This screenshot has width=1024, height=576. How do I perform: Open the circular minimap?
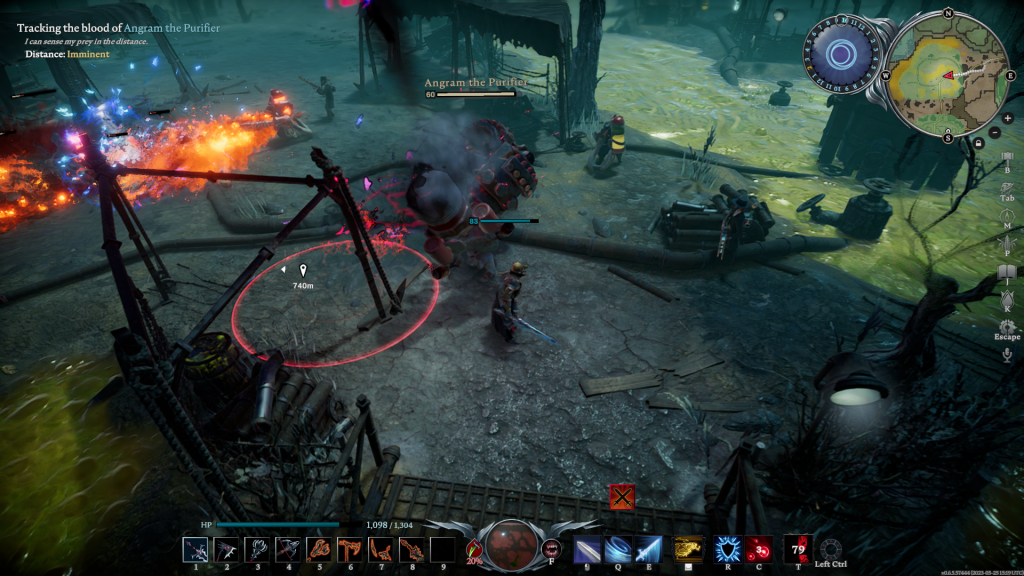click(x=946, y=73)
